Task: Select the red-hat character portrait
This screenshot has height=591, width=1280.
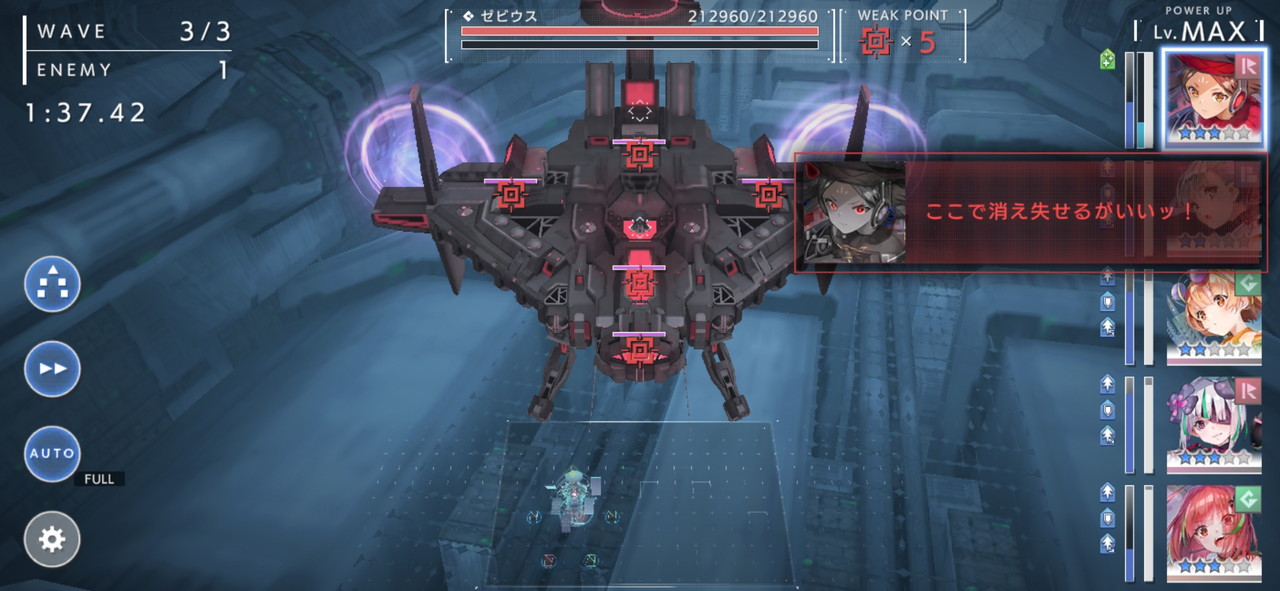Action: 1214,98
